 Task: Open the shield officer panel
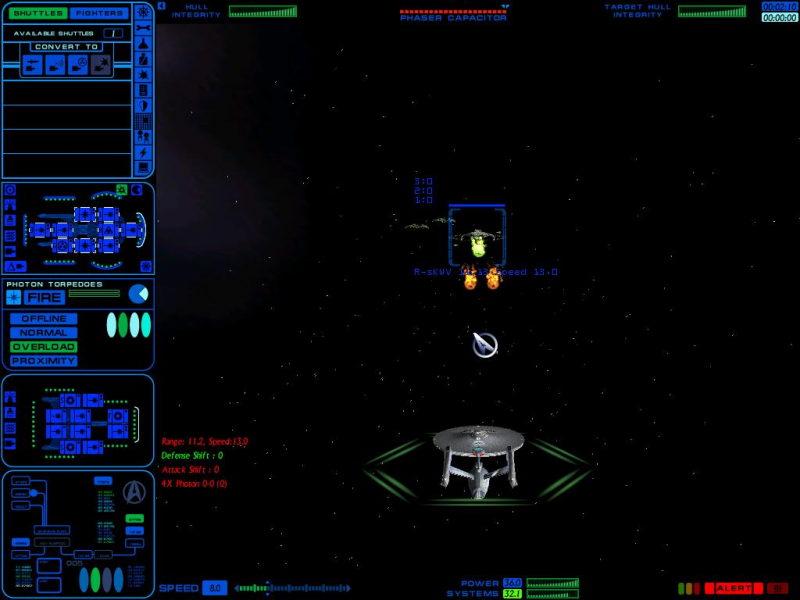click(x=144, y=105)
